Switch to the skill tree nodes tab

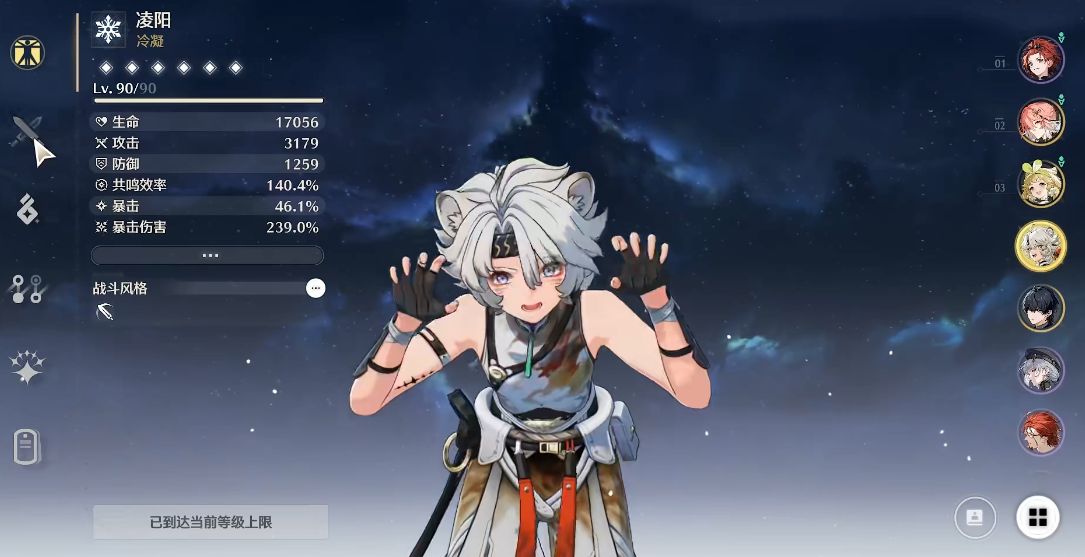coord(28,289)
